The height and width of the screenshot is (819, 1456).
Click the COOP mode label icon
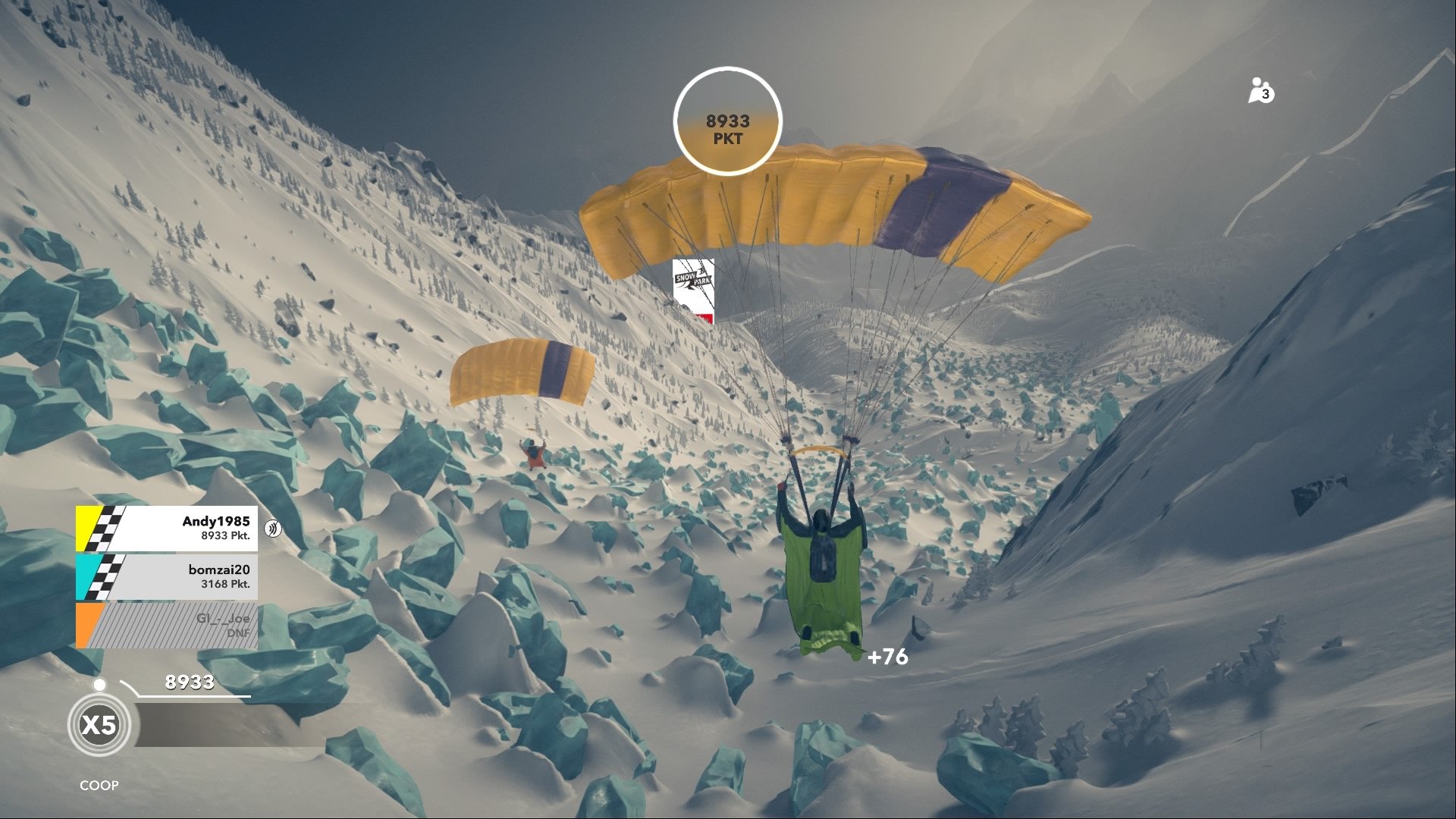coord(99,786)
